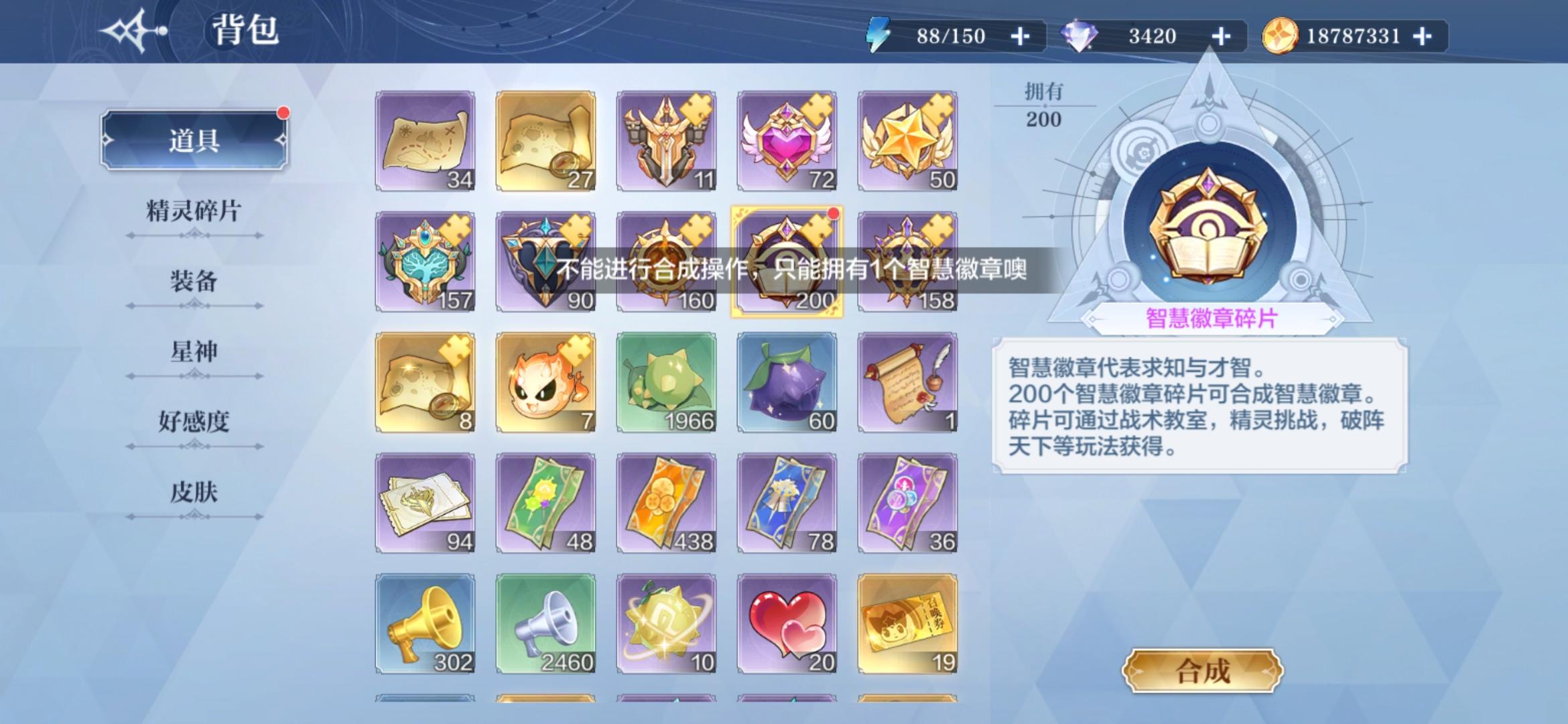Select the pink heart crest badge with count 72

pos(787,137)
